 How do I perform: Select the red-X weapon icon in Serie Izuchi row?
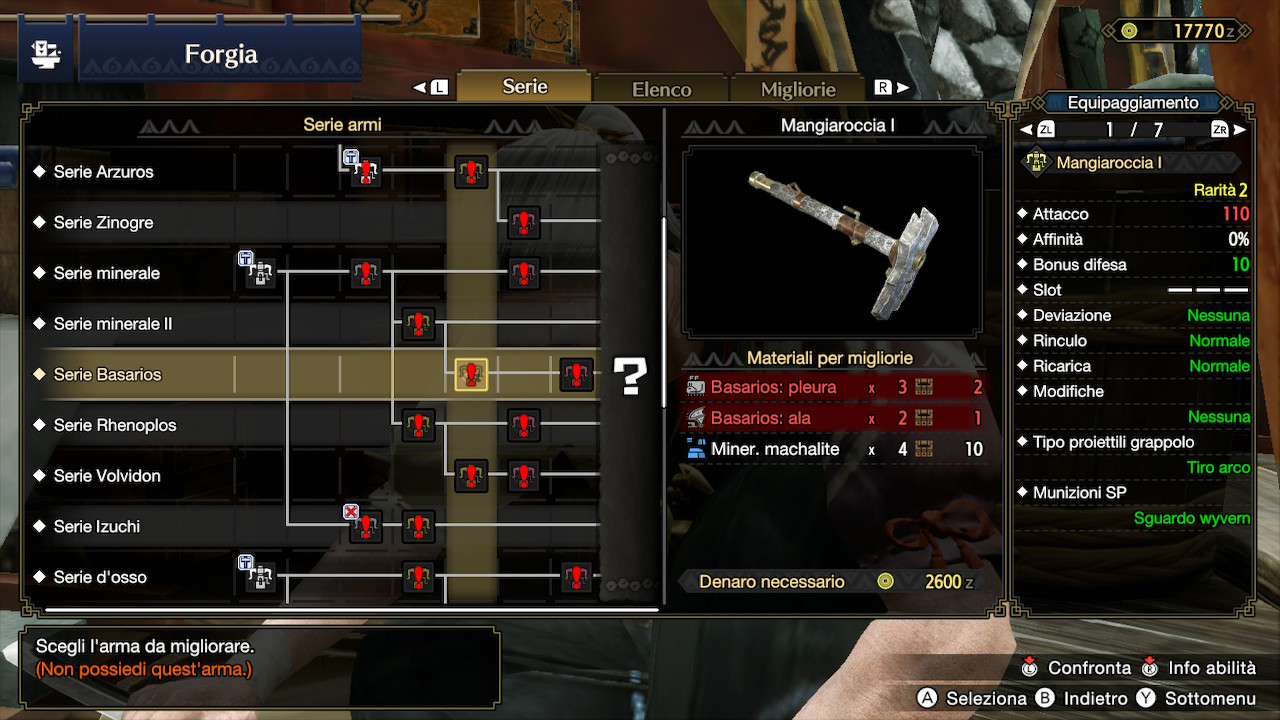click(x=365, y=526)
